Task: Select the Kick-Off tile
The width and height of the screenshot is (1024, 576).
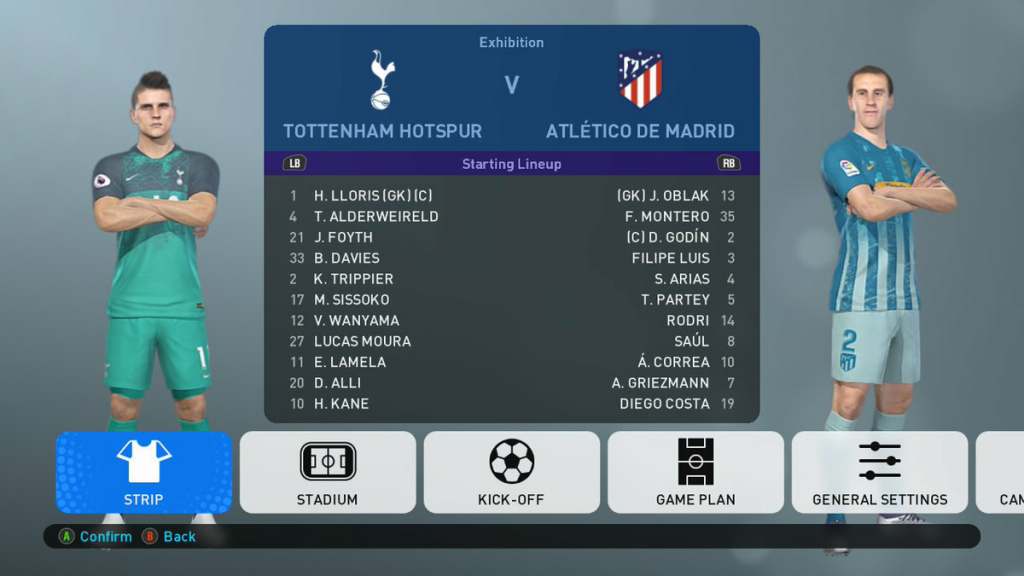Action: coord(511,472)
